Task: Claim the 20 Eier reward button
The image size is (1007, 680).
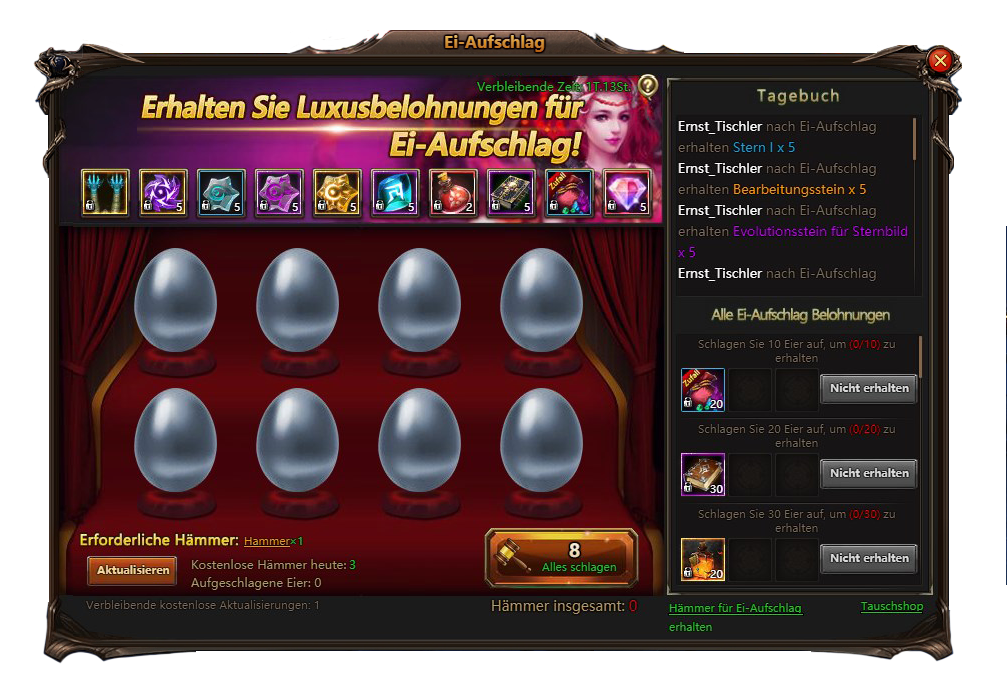Action: [x=868, y=473]
